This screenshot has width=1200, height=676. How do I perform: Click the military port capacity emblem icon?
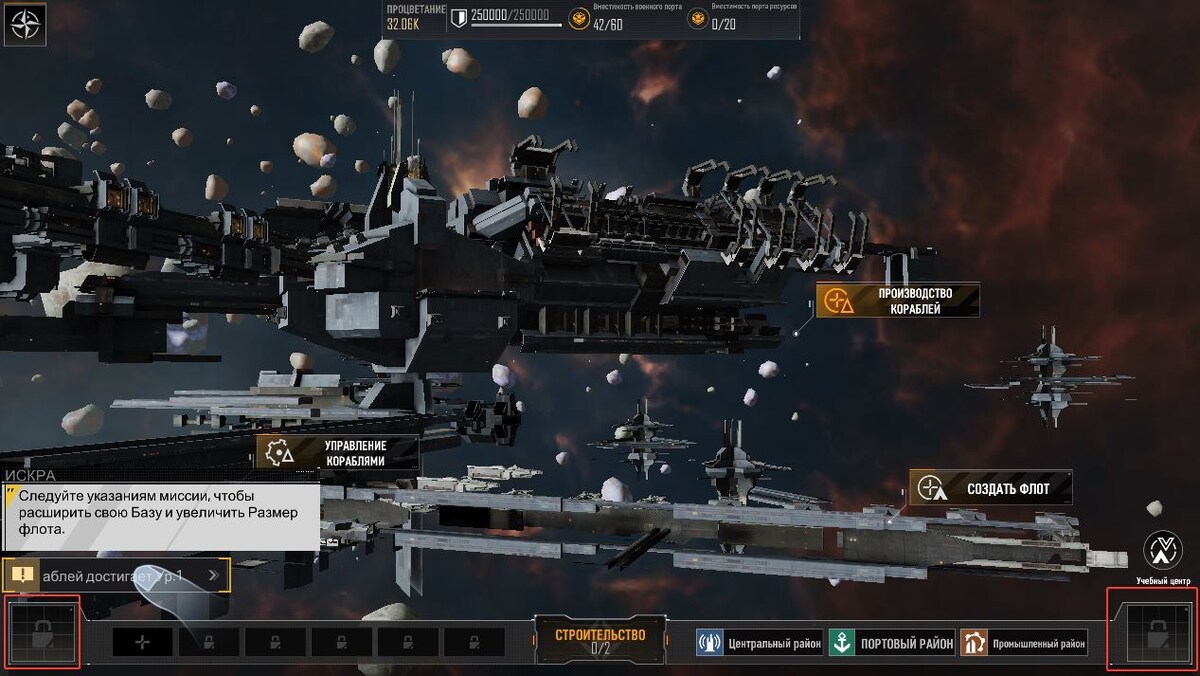click(579, 18)
